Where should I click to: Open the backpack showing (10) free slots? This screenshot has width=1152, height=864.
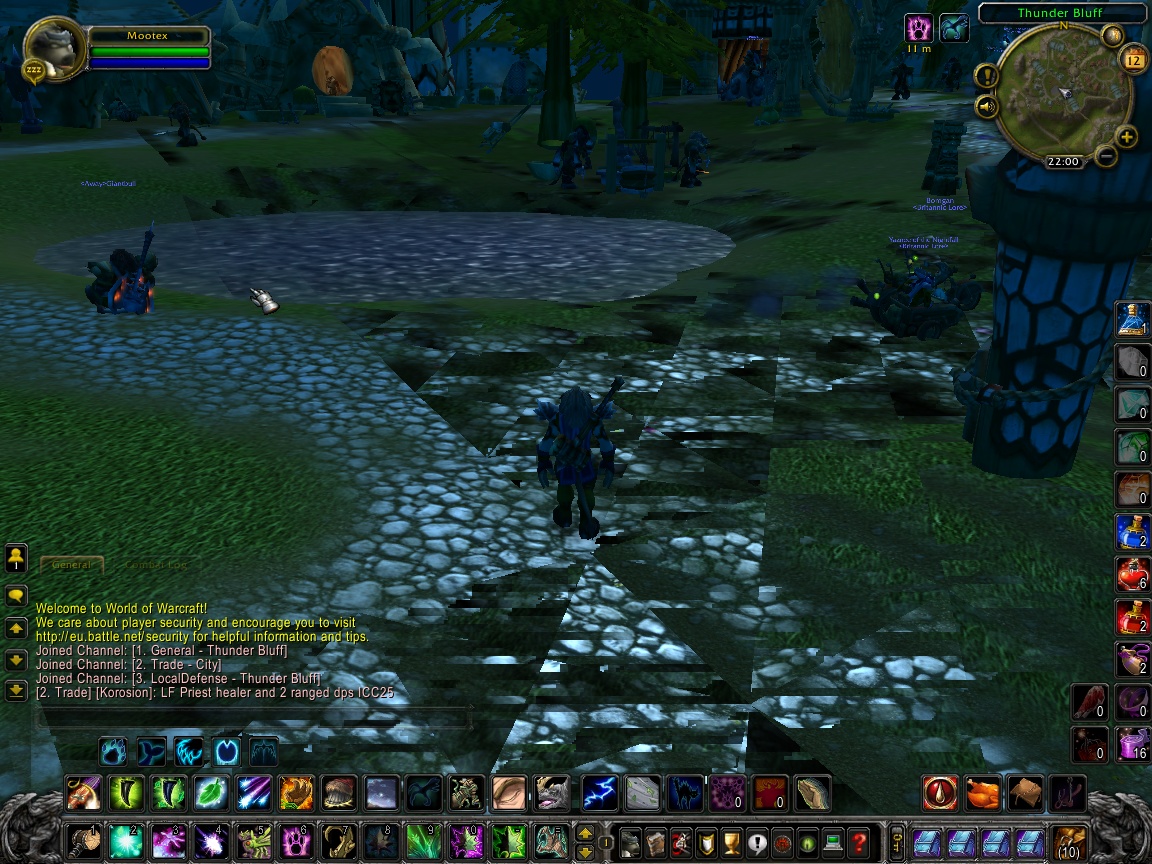point(1069,841)
